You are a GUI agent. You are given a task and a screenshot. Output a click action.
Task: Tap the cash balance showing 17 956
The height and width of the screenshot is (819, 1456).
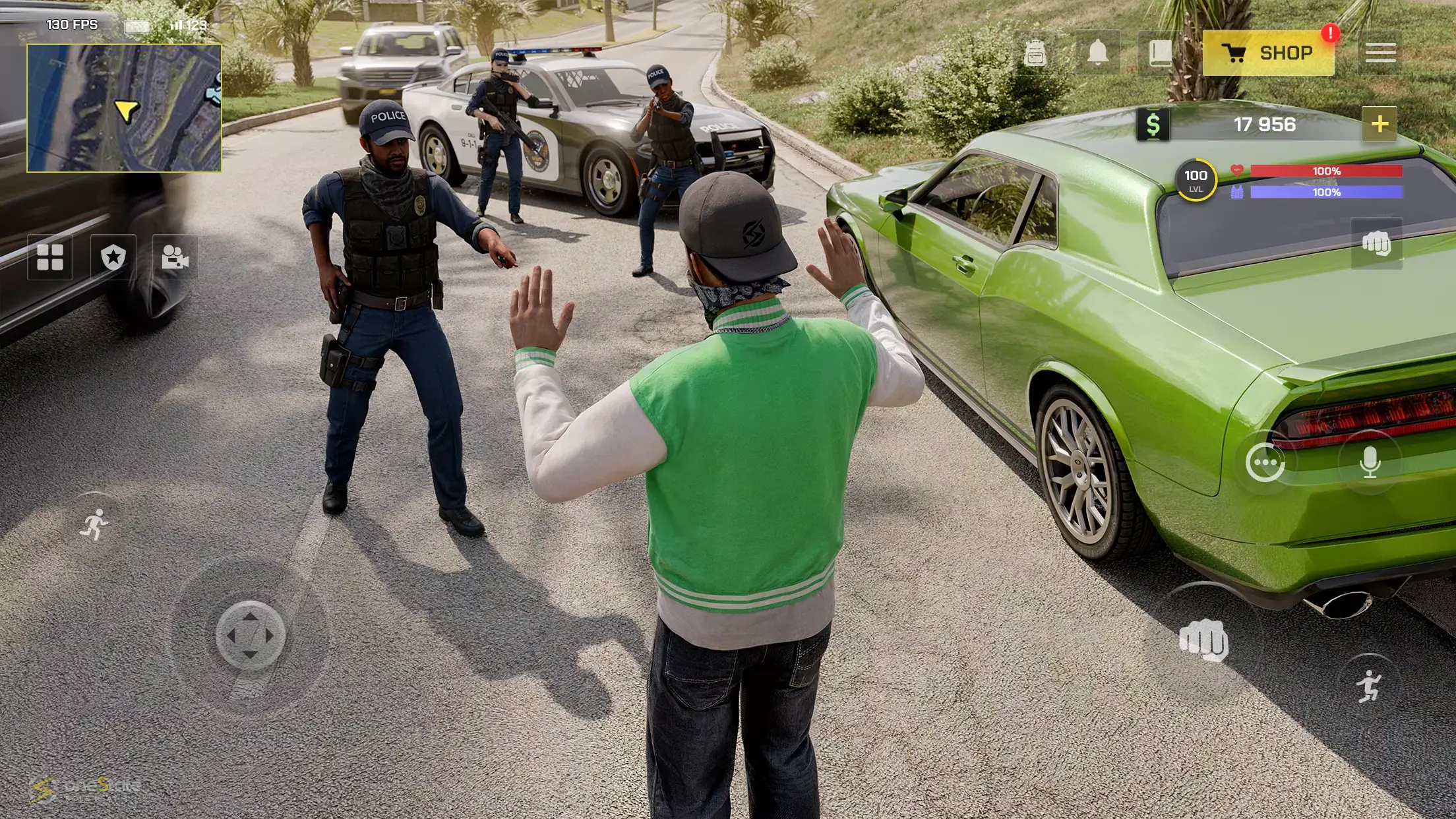1263,124
